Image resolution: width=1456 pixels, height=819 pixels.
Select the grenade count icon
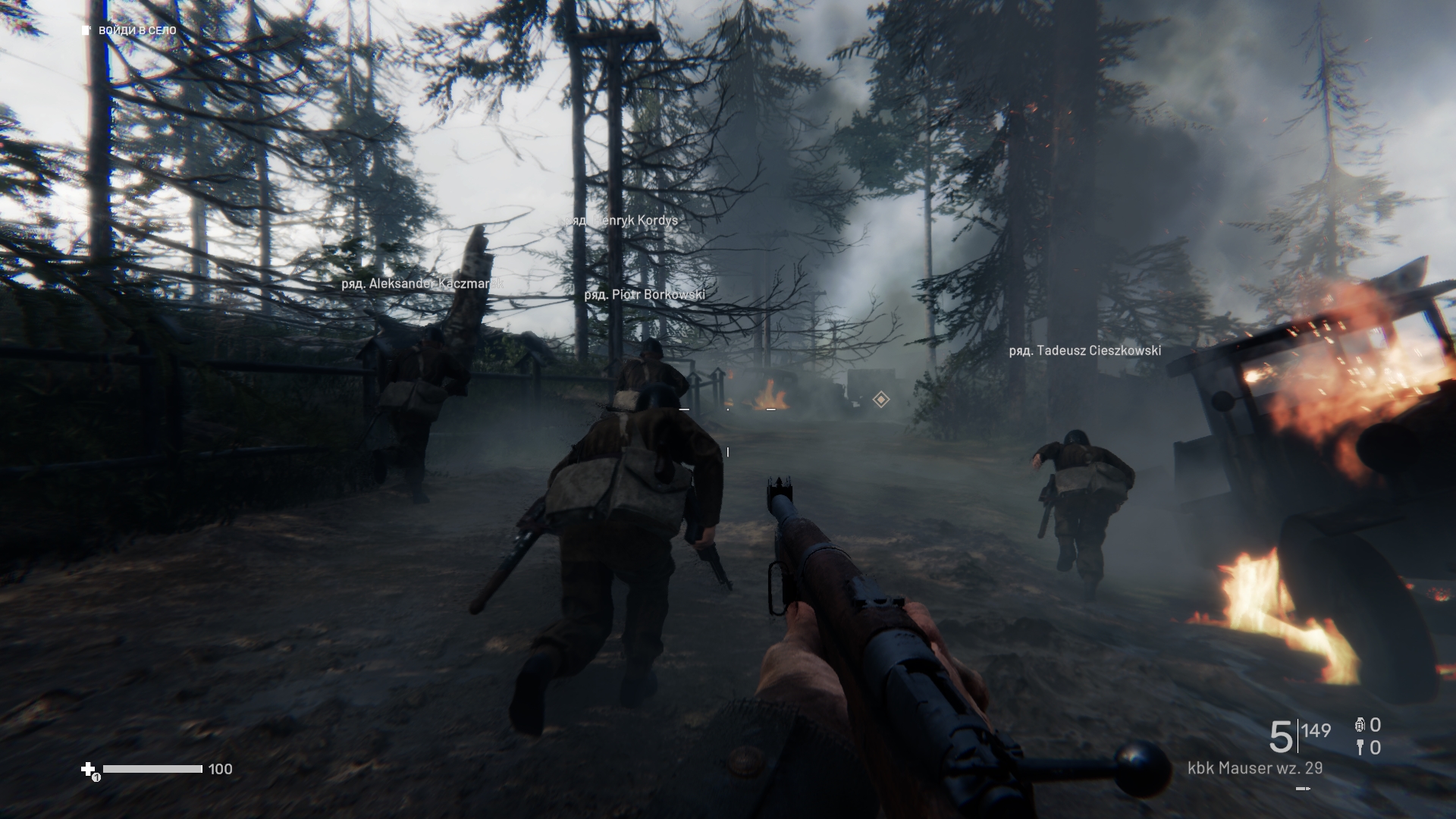point(1360,725)
